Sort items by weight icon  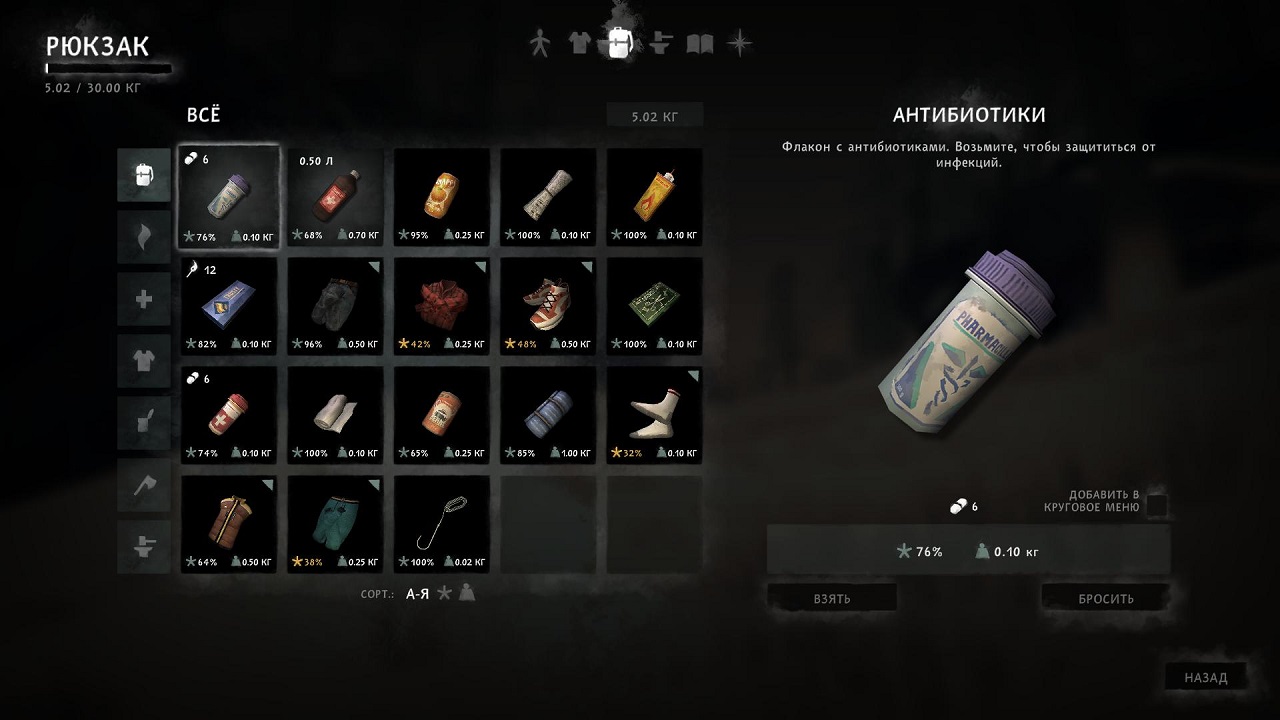(x=466, y=593)
